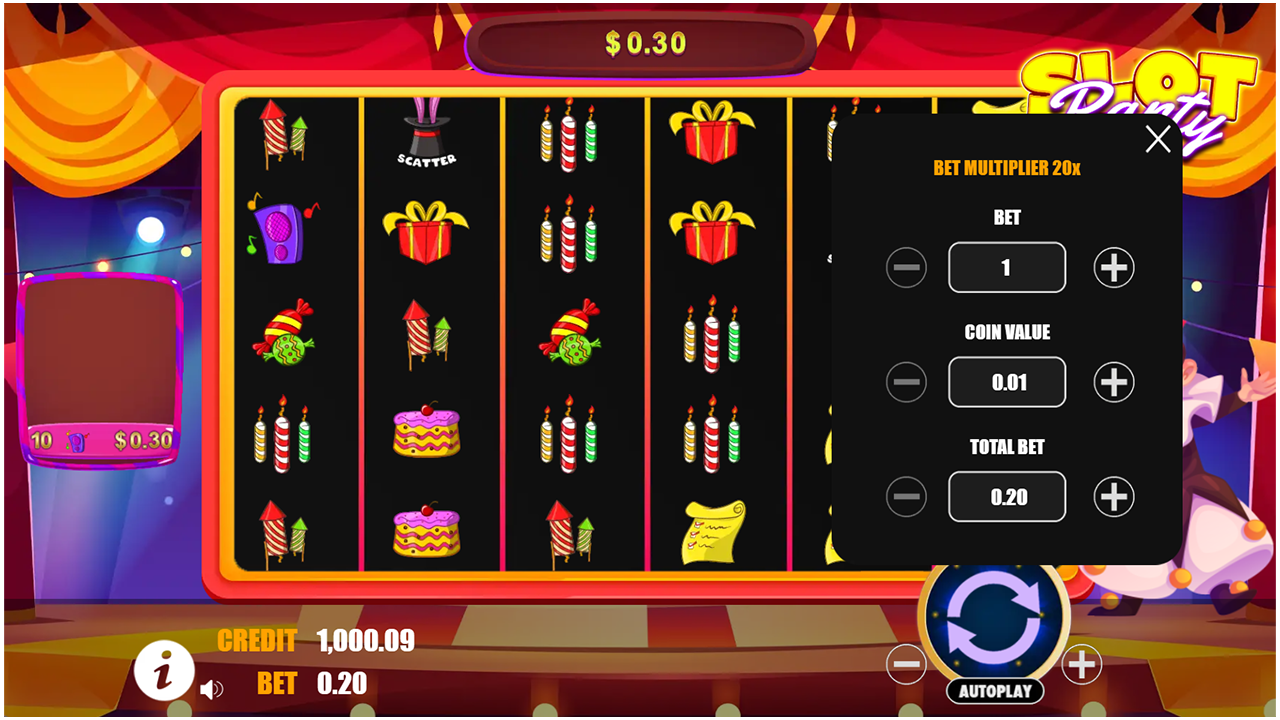Select the BET value field showing 1
The width and height of the screenshot is (1280, 720).
(x=1006, y=267)
